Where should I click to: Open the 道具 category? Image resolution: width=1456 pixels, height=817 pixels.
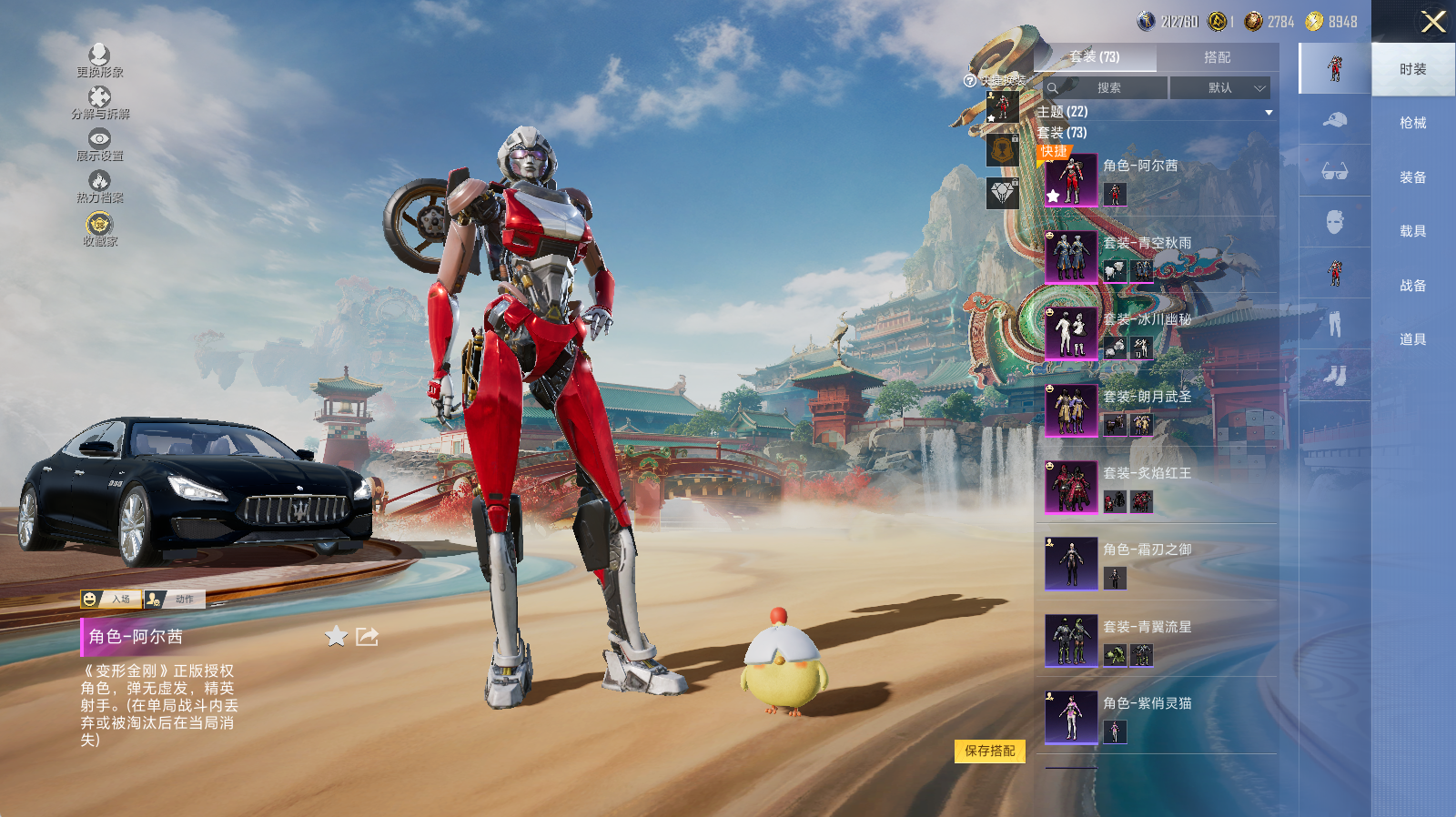[1412, 339]
